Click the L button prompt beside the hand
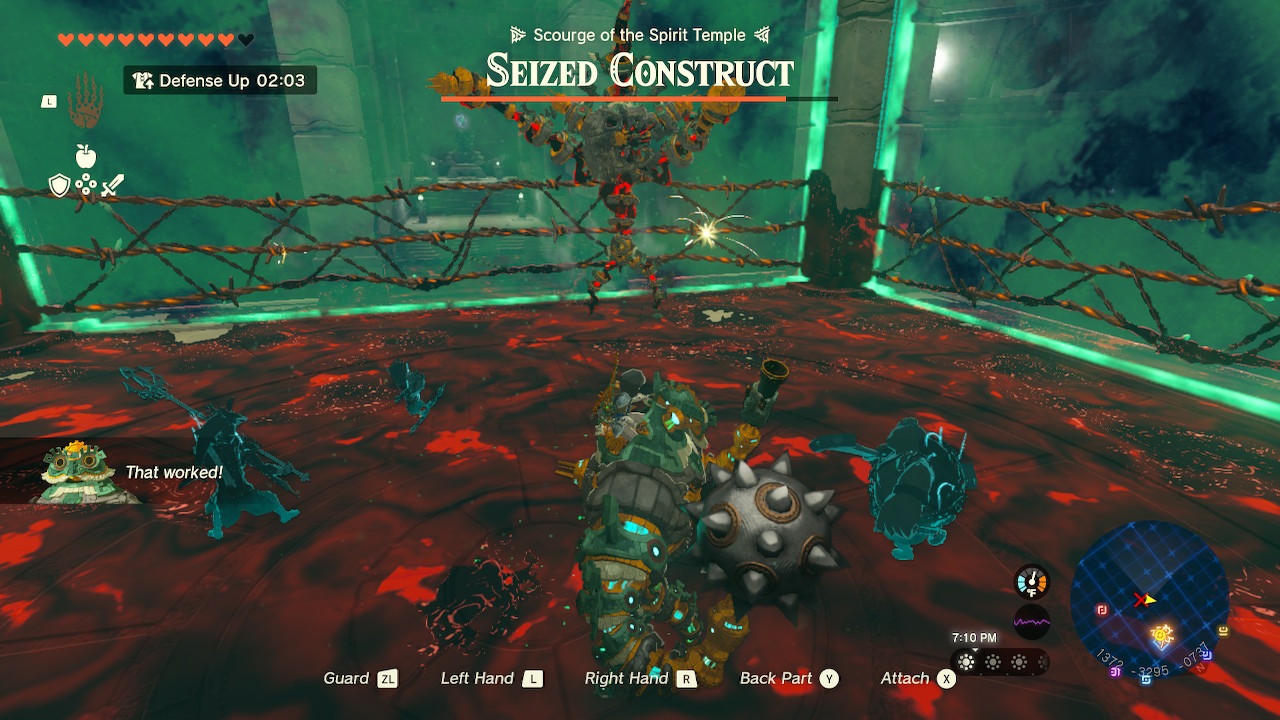 (x=49, y=101)
